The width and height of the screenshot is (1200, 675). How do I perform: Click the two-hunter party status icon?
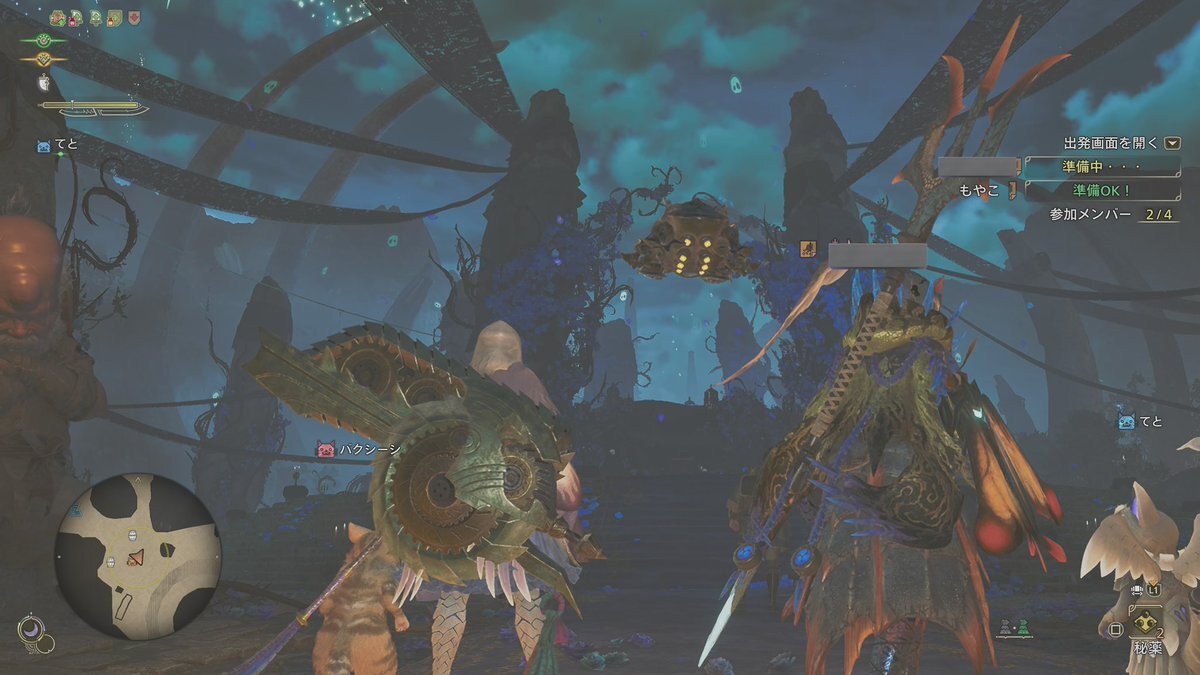point(1012,628)
